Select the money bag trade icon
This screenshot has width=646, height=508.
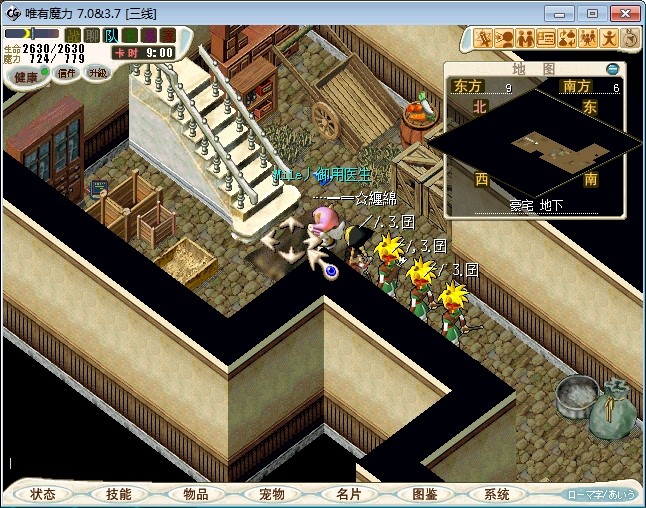click(x=567, y=39)
